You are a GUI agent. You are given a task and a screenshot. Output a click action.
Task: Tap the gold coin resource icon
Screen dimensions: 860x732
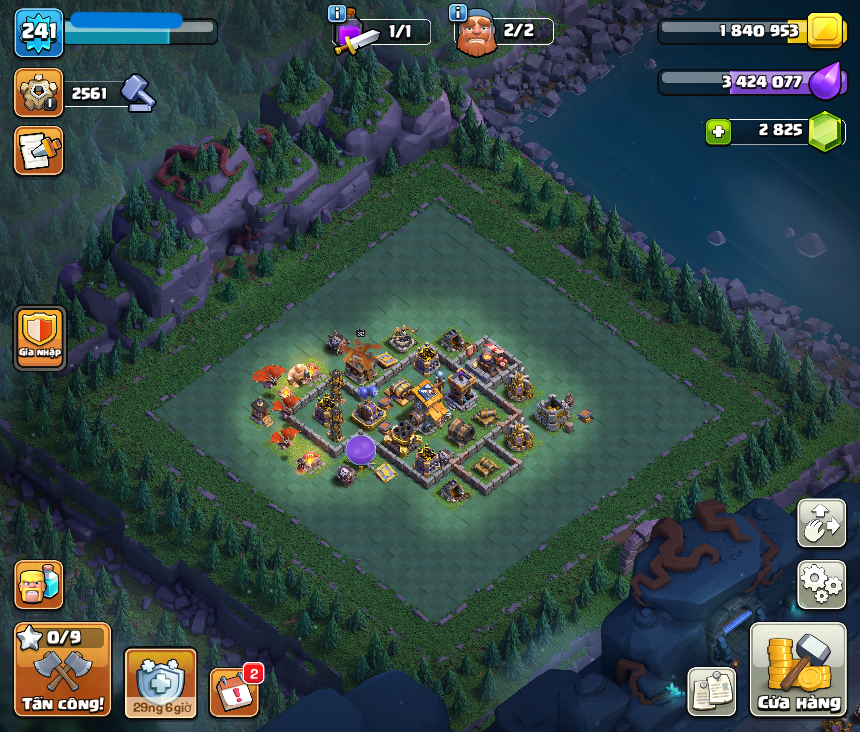pyautogui.click(x=826, y=31)
